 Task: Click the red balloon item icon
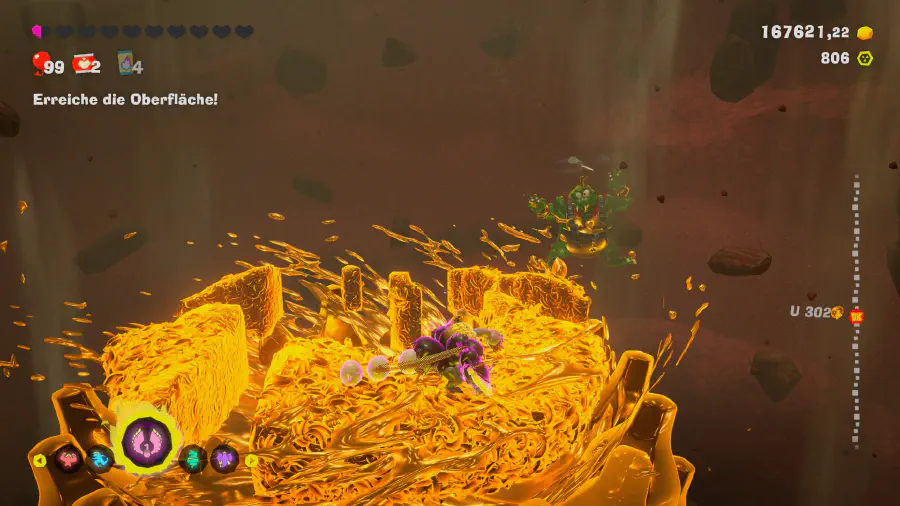39,65
